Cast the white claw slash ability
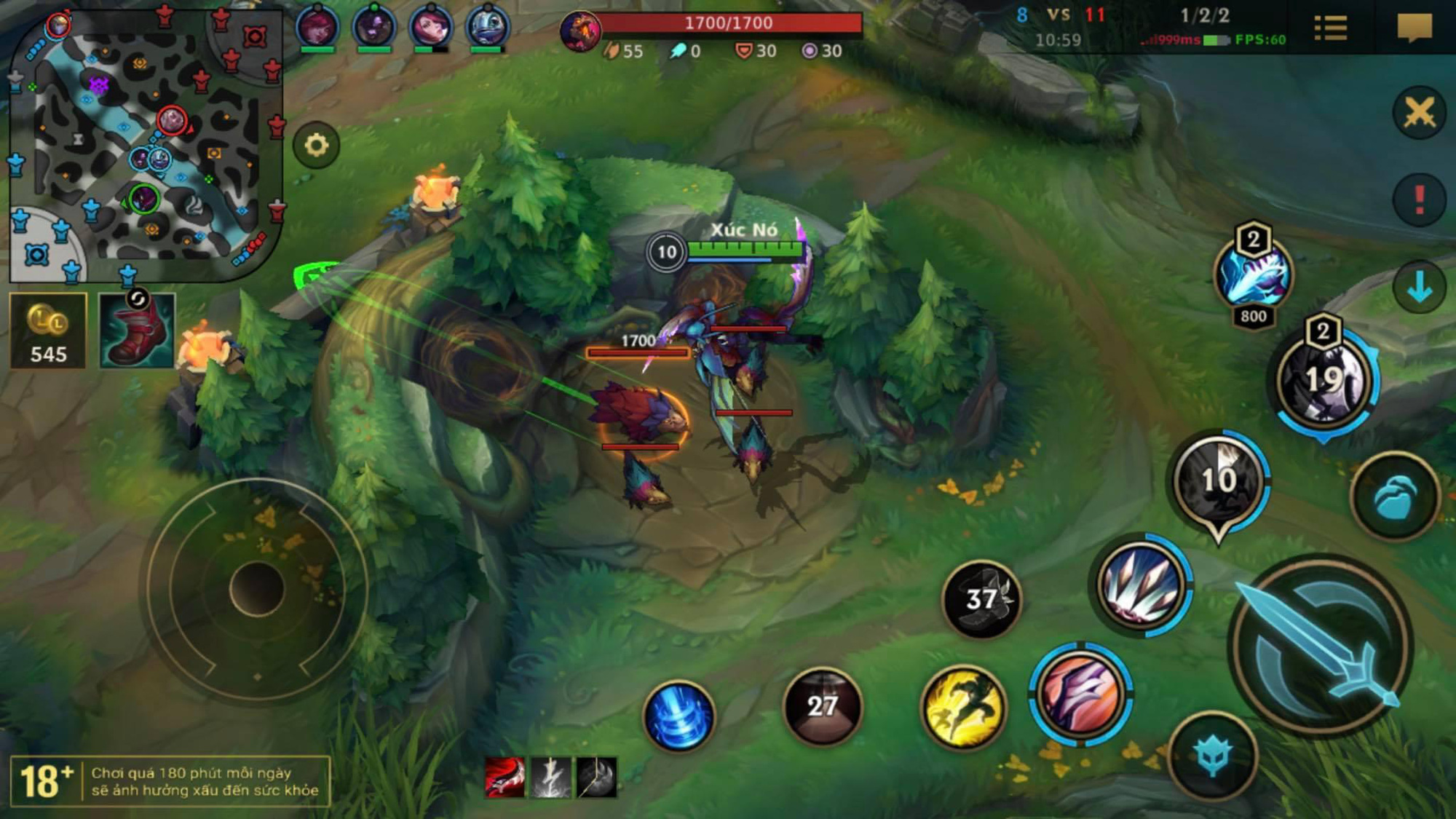 pos(1142,586)
